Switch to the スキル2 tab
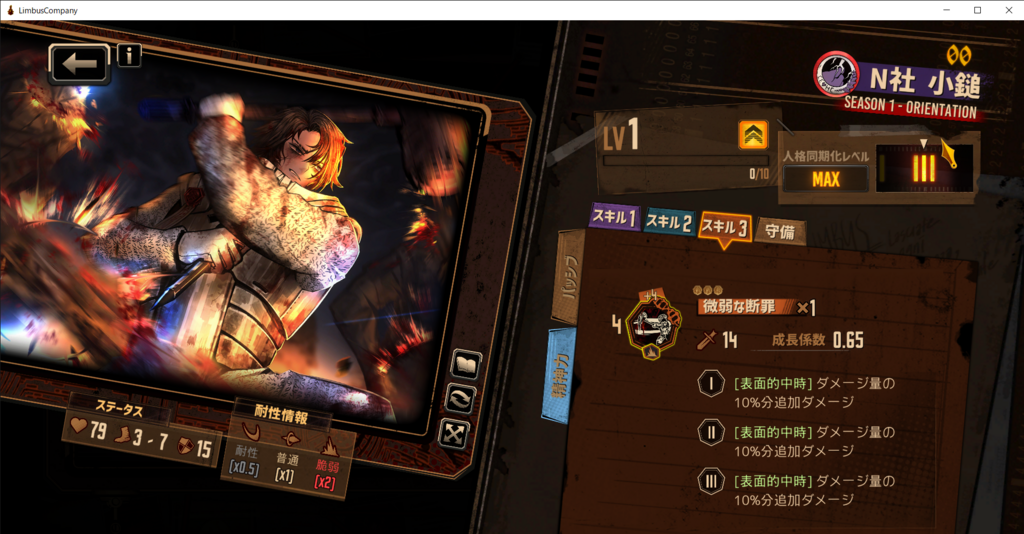 tap(669, 222)
